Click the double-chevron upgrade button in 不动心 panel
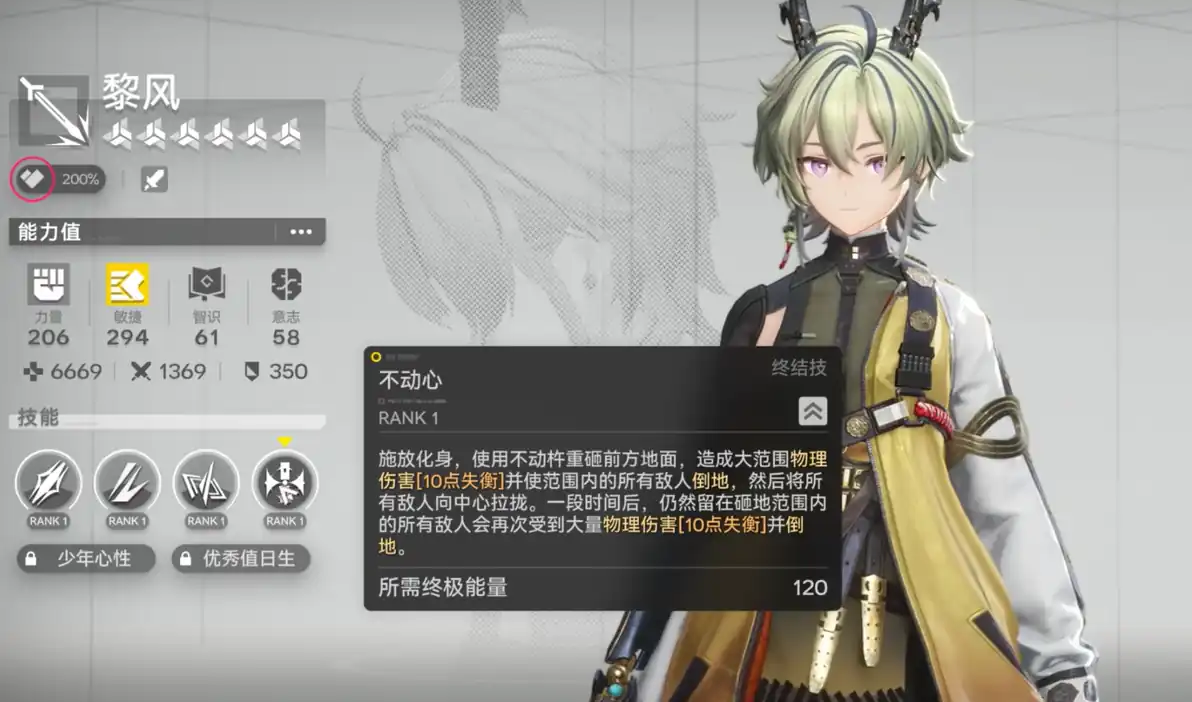This screenshot has width=1192, height=702. (x=812, y=411)
